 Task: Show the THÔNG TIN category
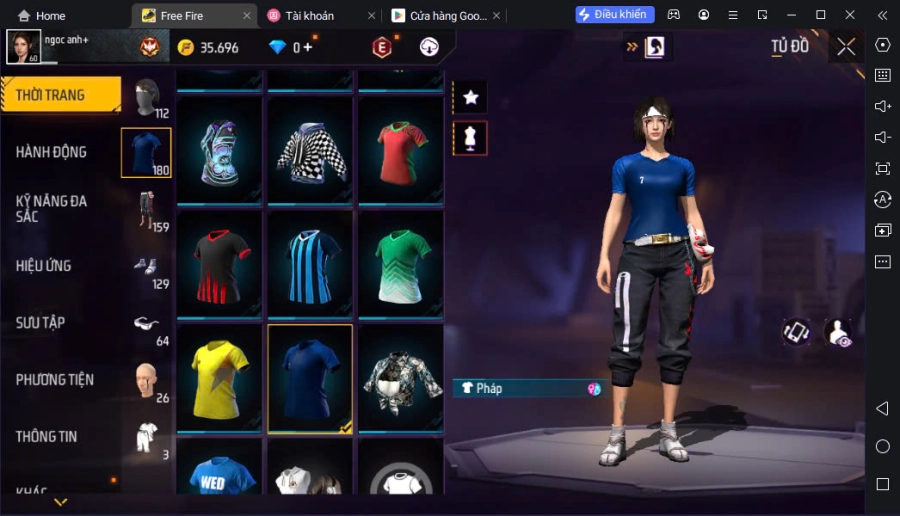tap(46, 437)
